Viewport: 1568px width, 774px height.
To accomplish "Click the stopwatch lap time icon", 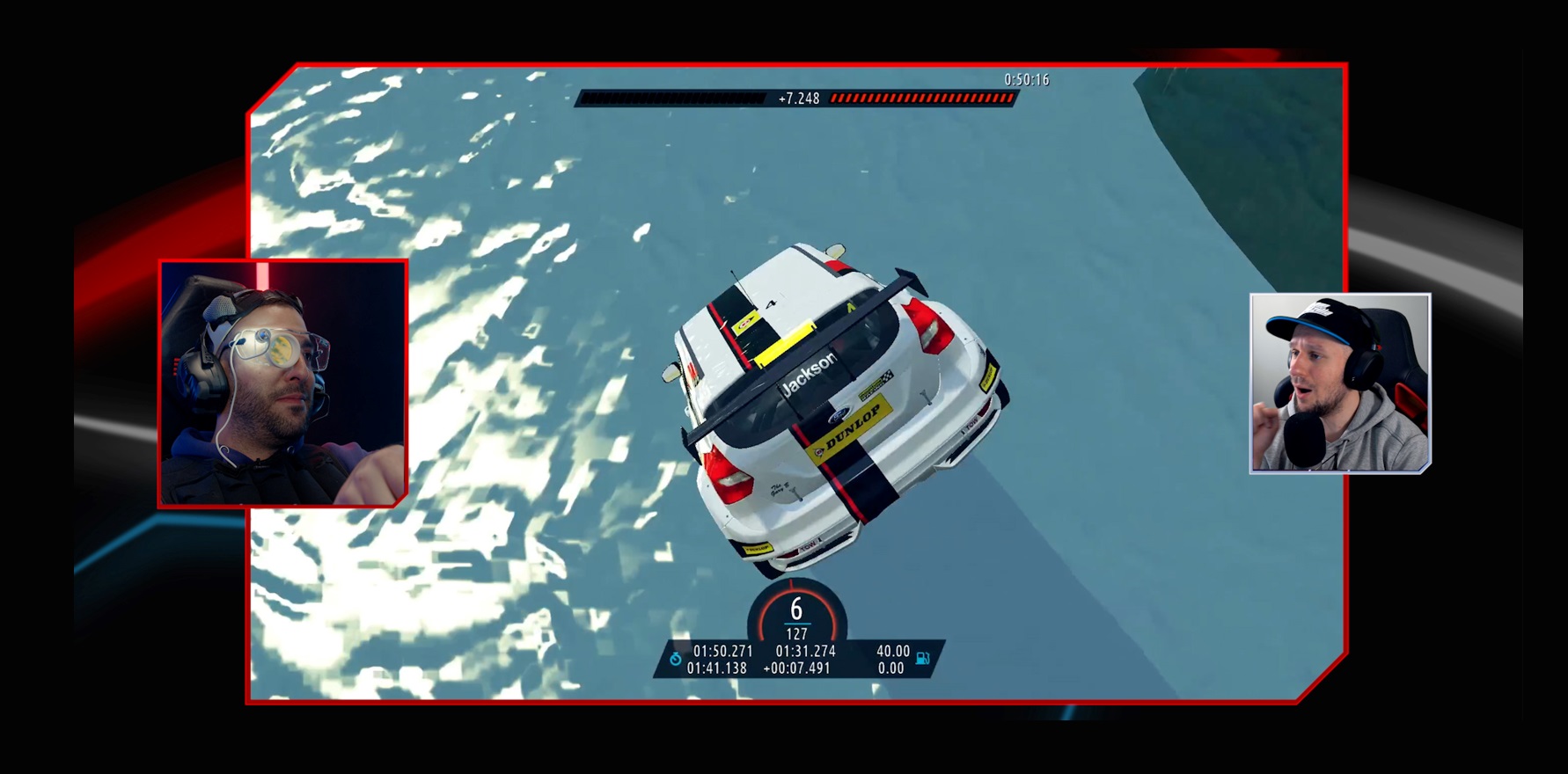I will (675, 659).
